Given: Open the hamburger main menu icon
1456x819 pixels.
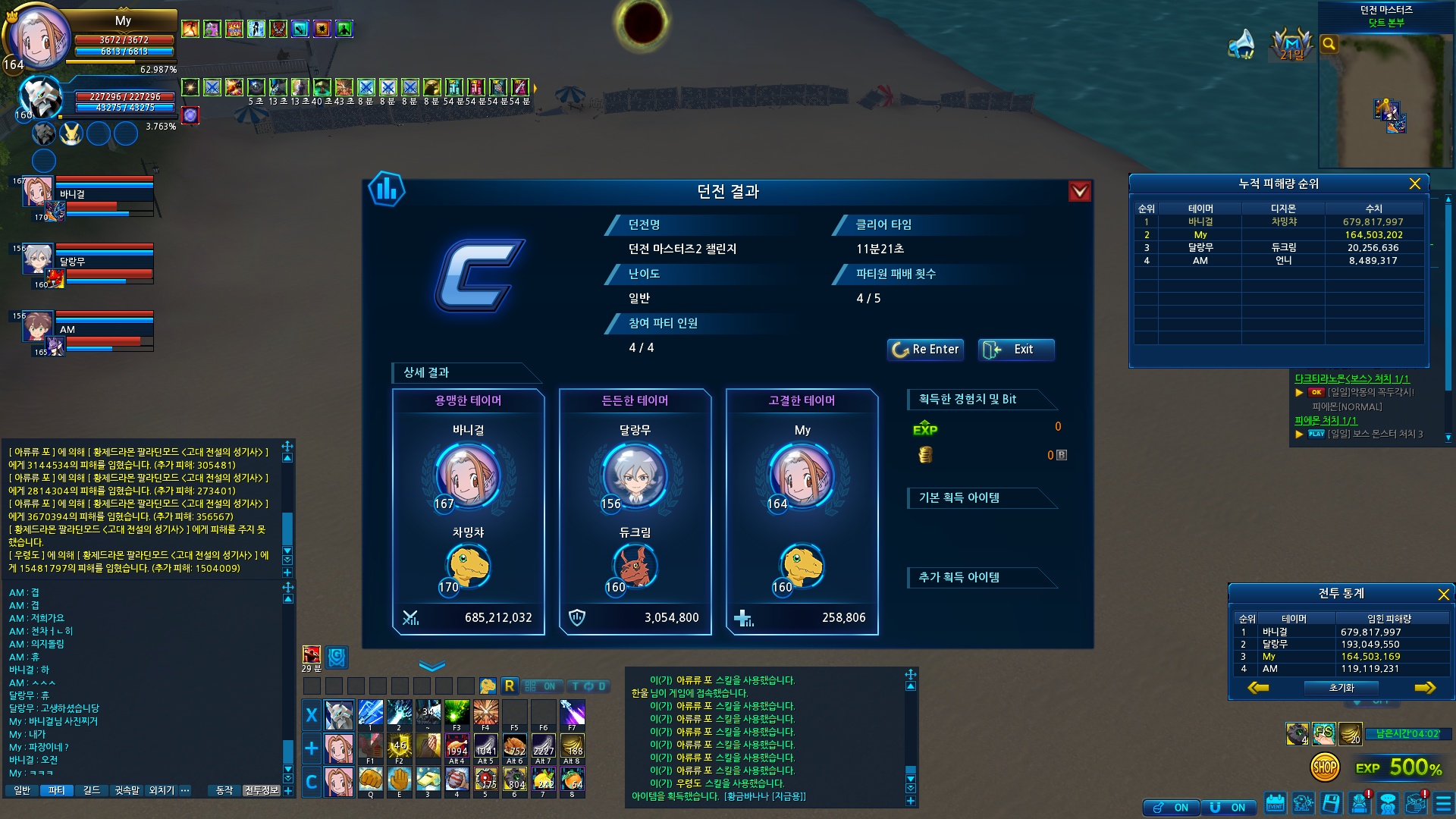Looking at the screenshot, I should tap(1443, 803).
